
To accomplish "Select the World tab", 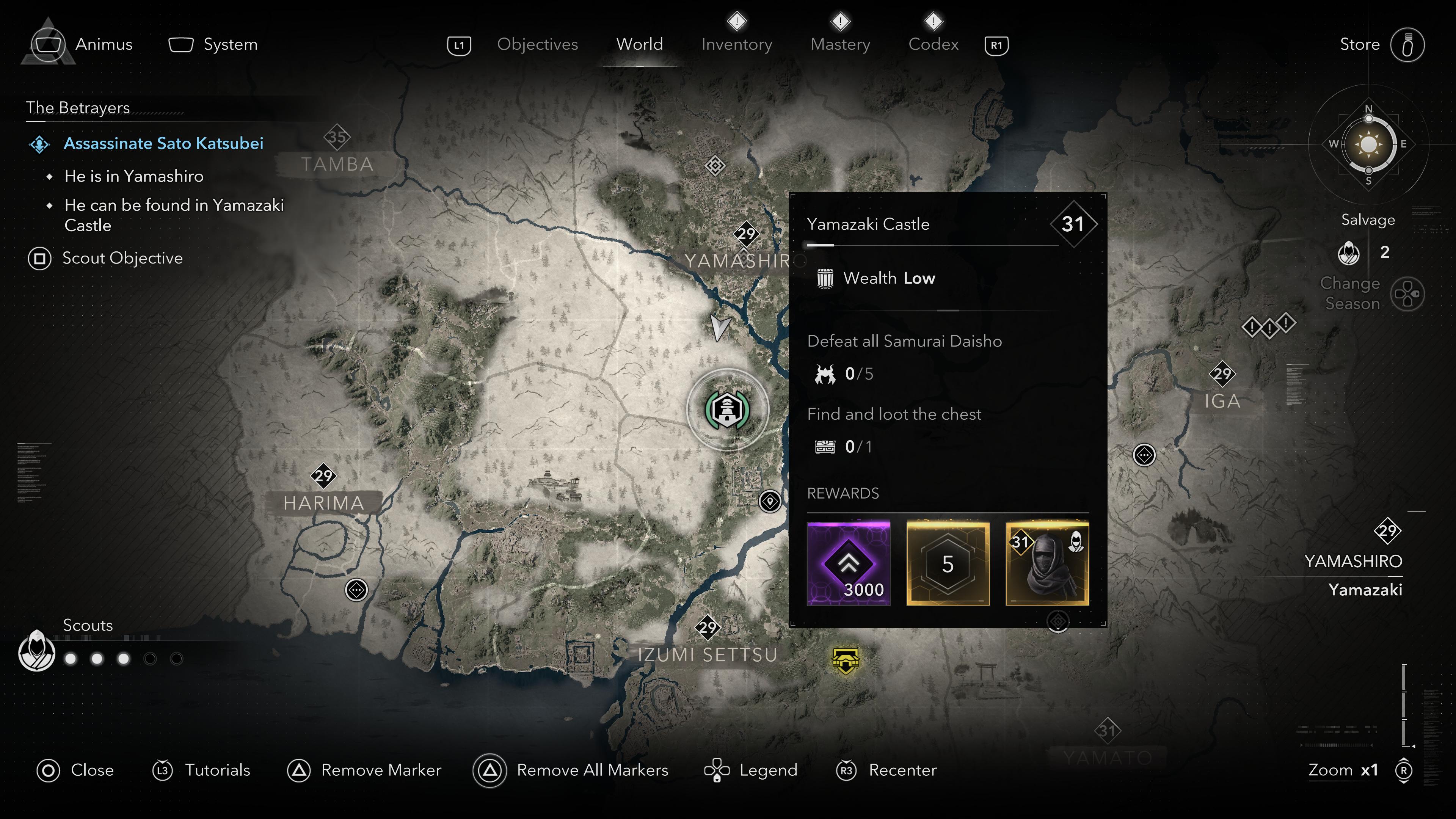I will tap(639, 44).
